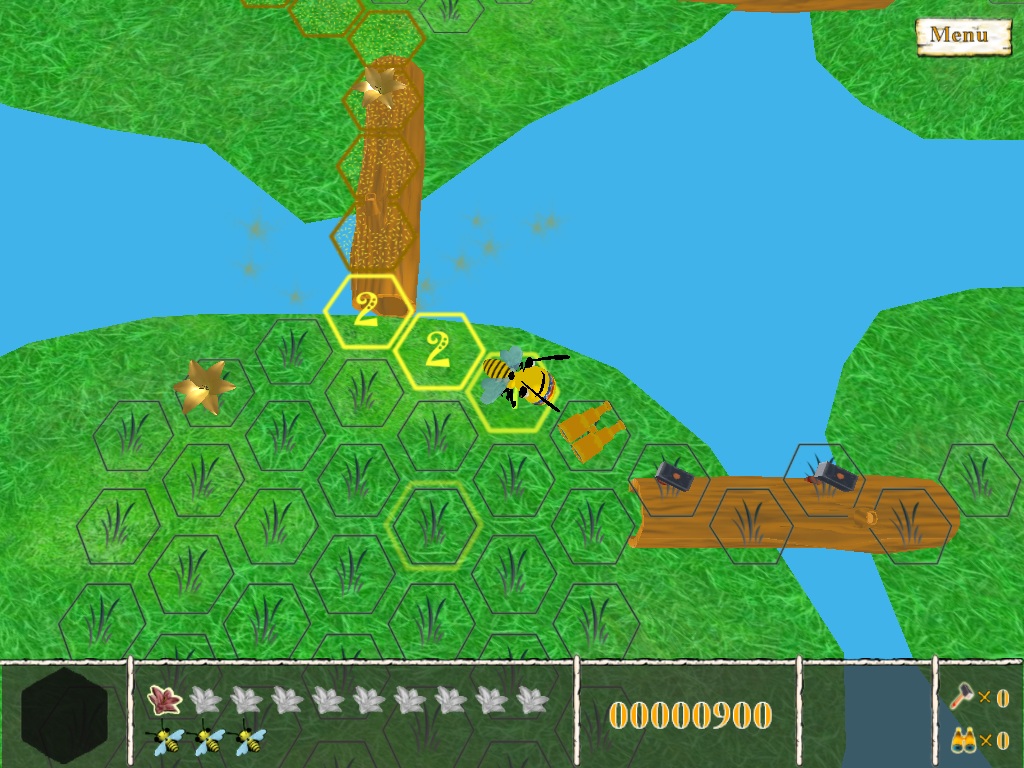Select the golden star flower tile on grass
The height and width of the screenshot is (768, 1024).
click(203, 386)
